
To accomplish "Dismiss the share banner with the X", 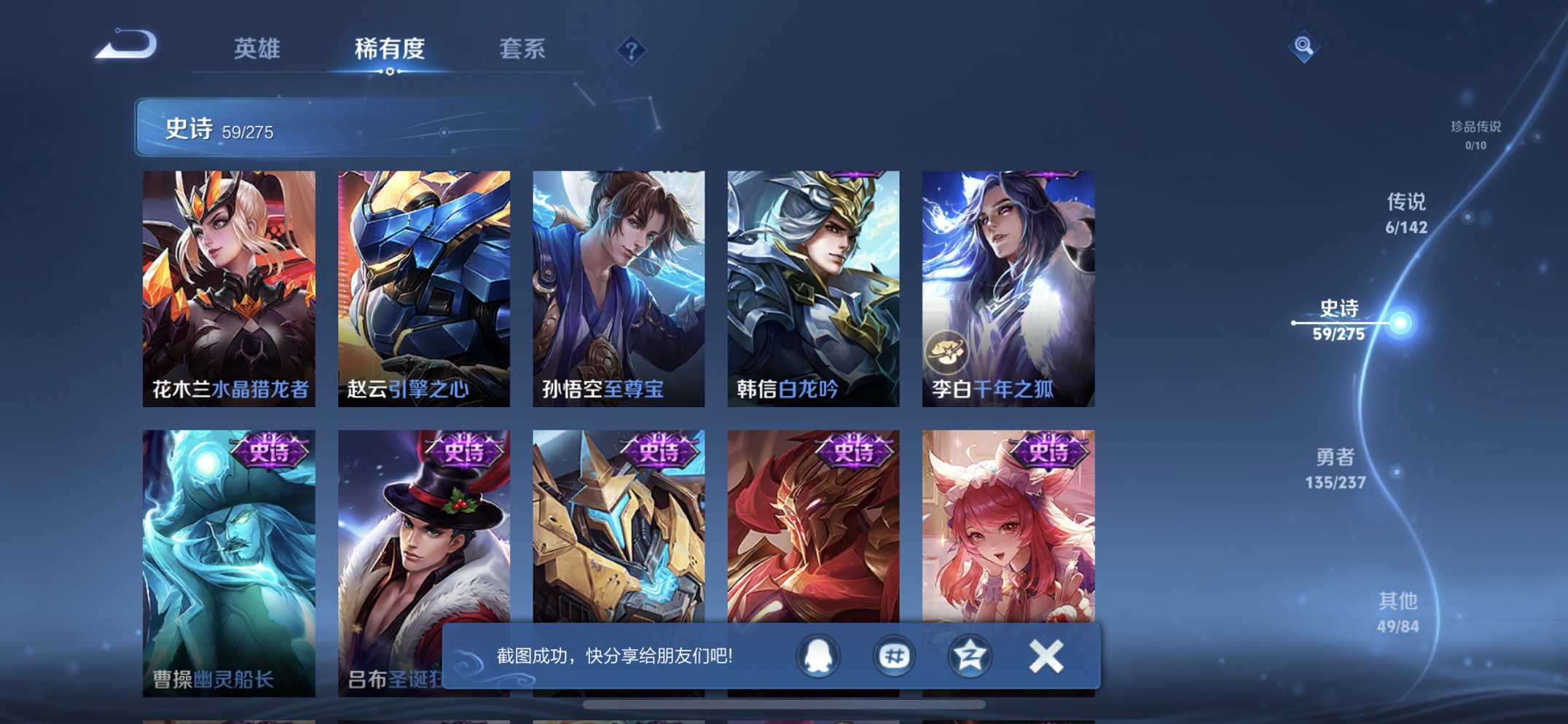I will point(1045,656).
